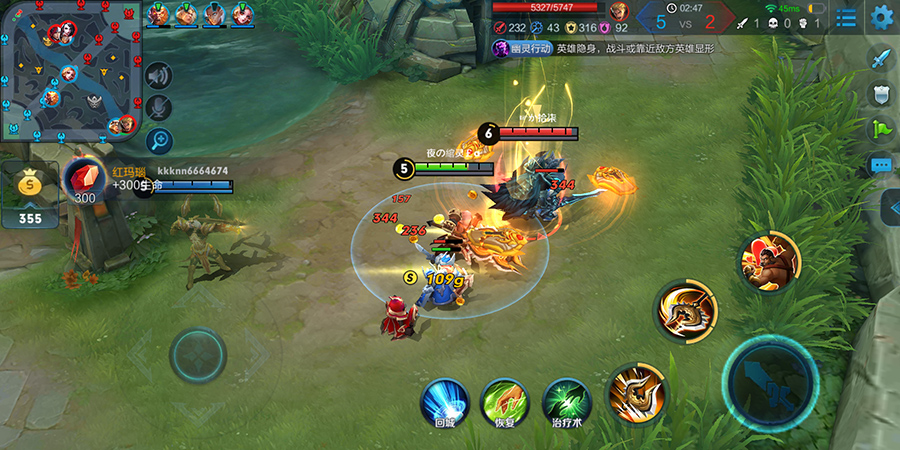Open the settings gear
Screen dimensions: 900x450
tap(881, 17)
